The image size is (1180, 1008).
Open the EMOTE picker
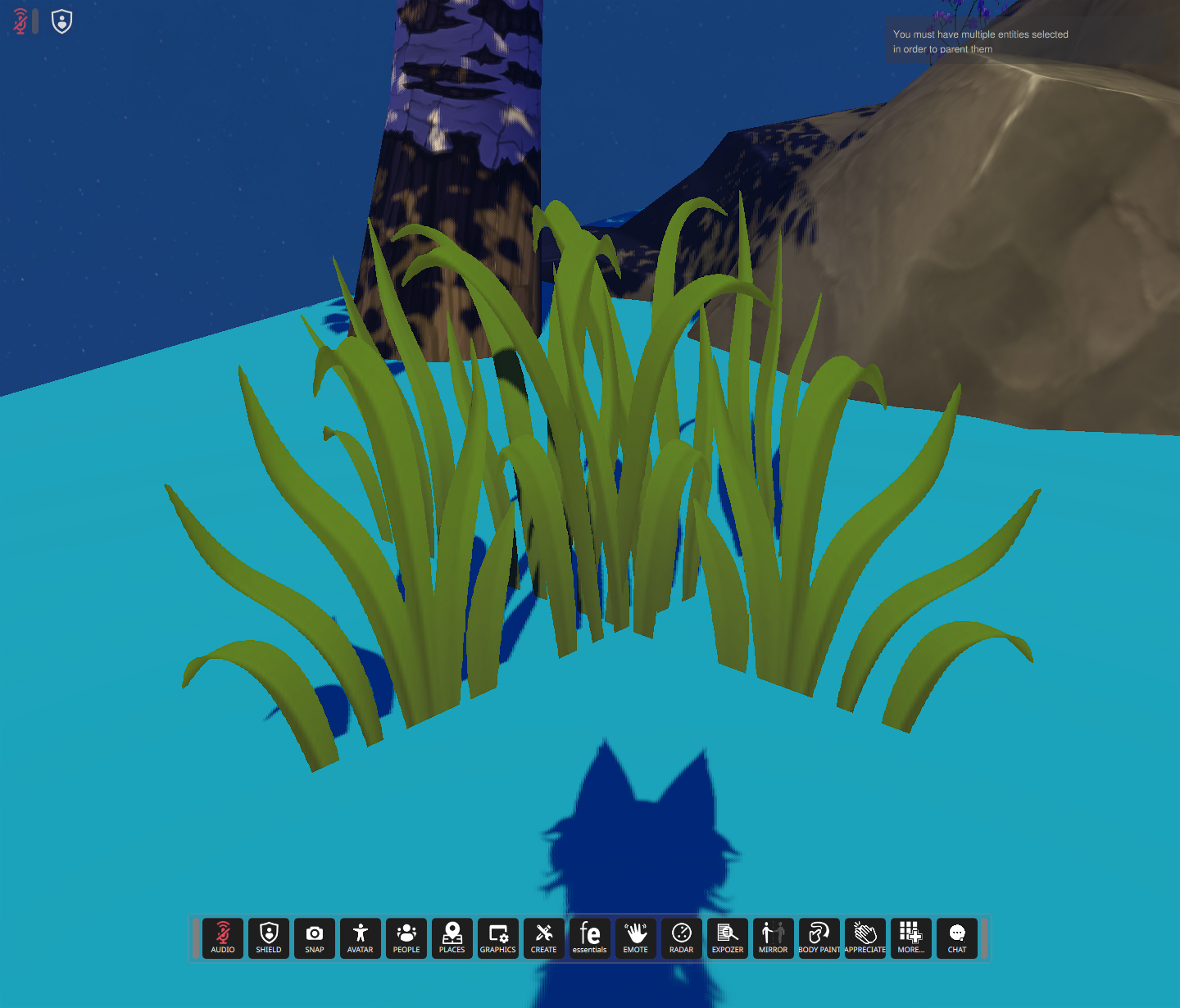click(x=635, y=938)
